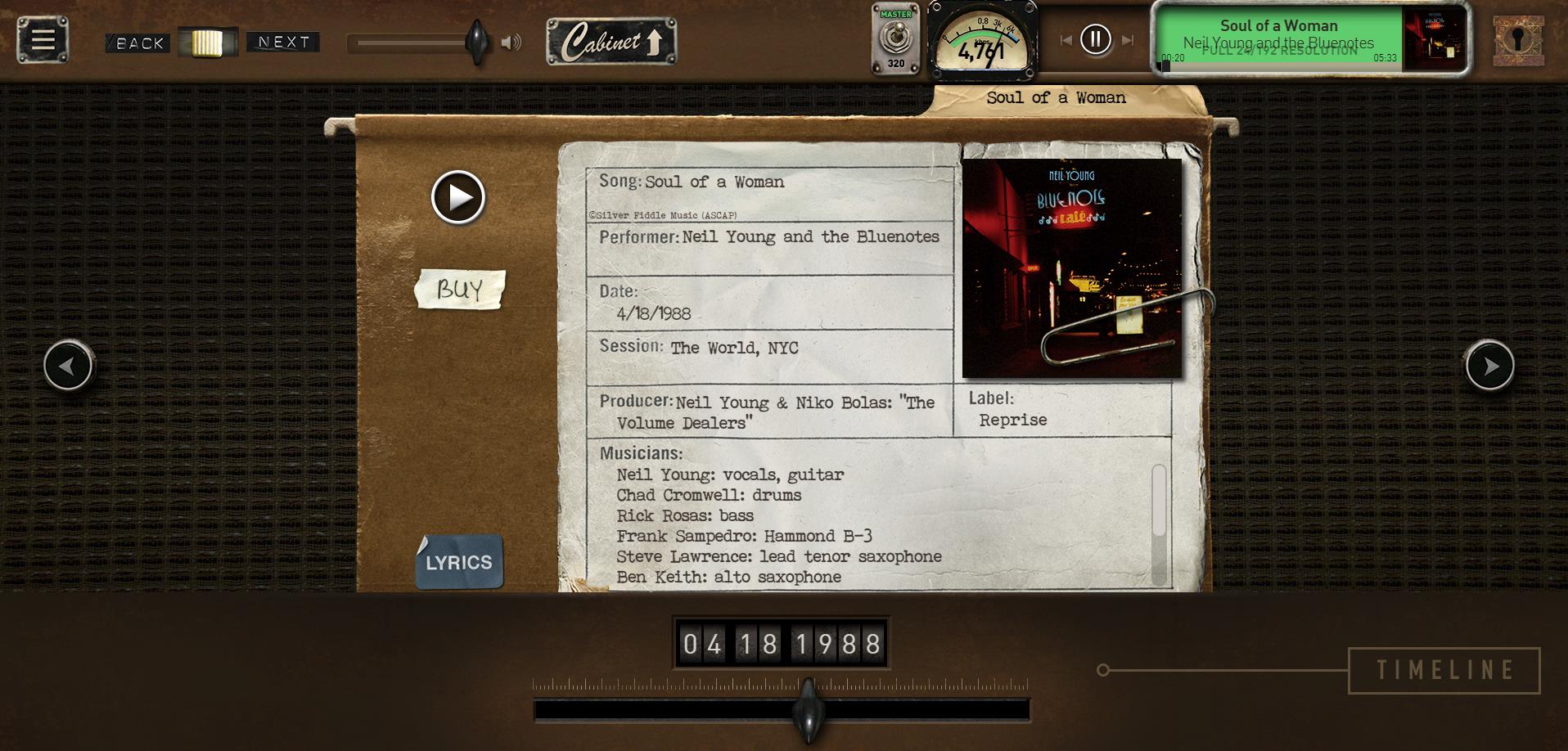Viewport: 1568px width, 751px height.
Task: Show the song lyrics
Action: click(x=459, y=562)
